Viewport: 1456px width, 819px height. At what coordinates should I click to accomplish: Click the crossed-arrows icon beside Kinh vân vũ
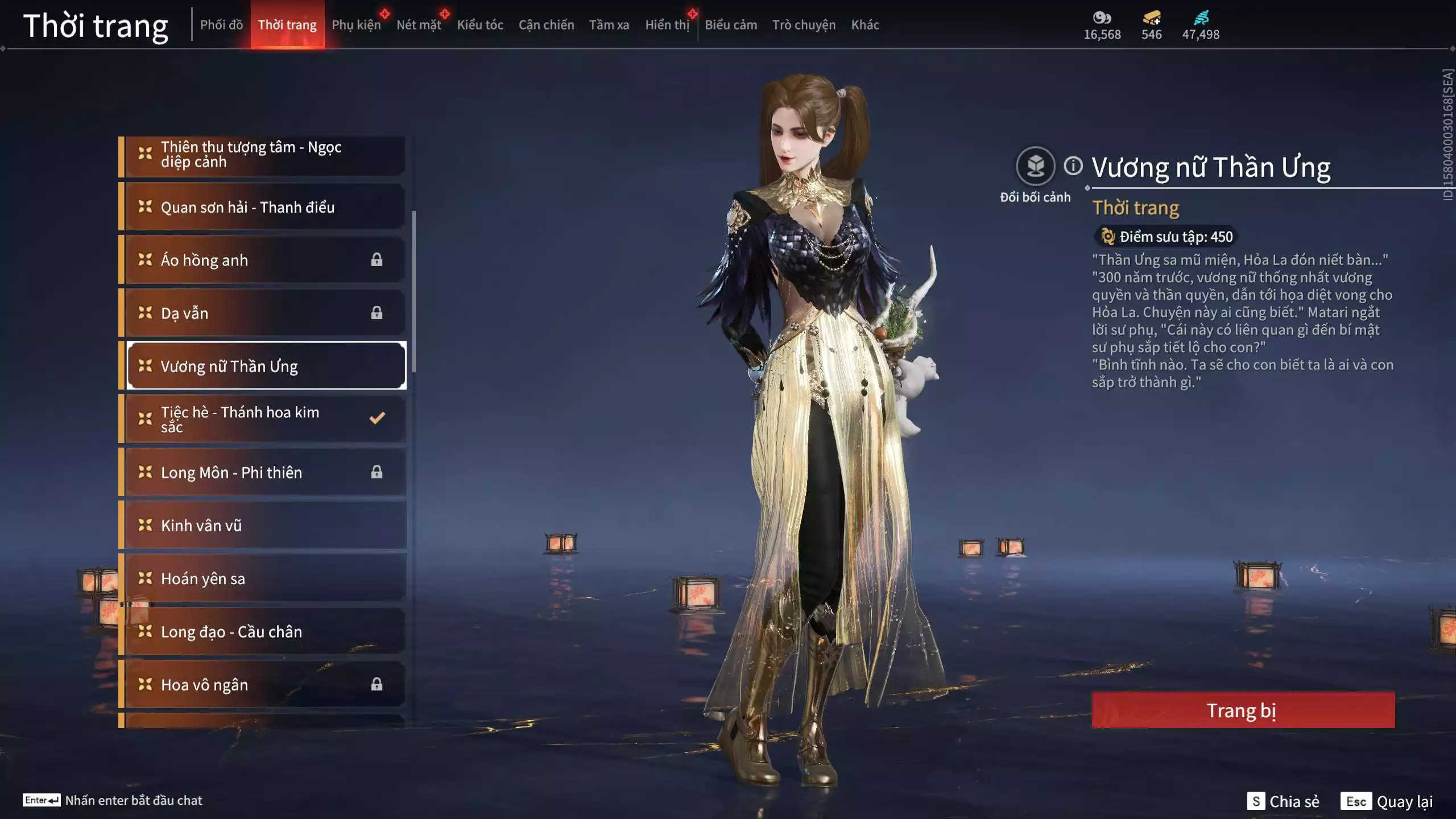(x=144, y=525)
